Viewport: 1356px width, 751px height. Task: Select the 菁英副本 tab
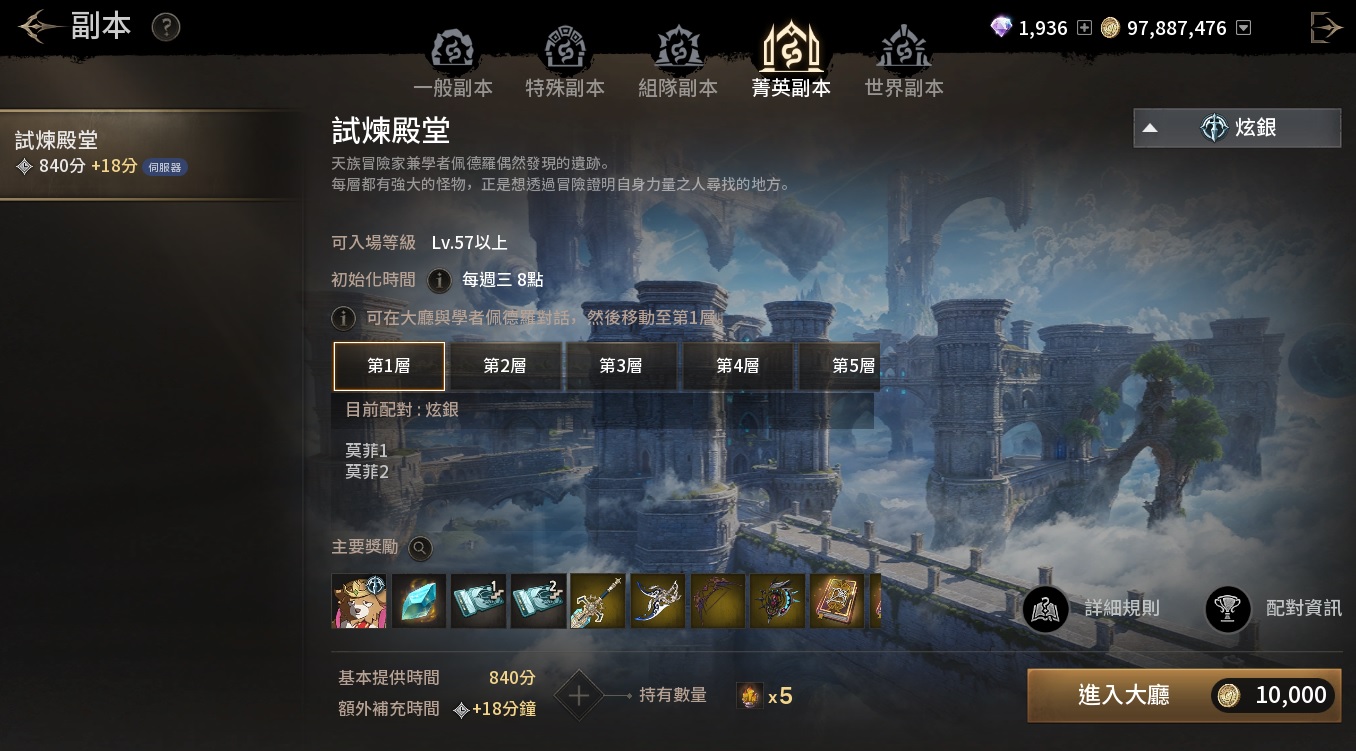click(791, 63)
